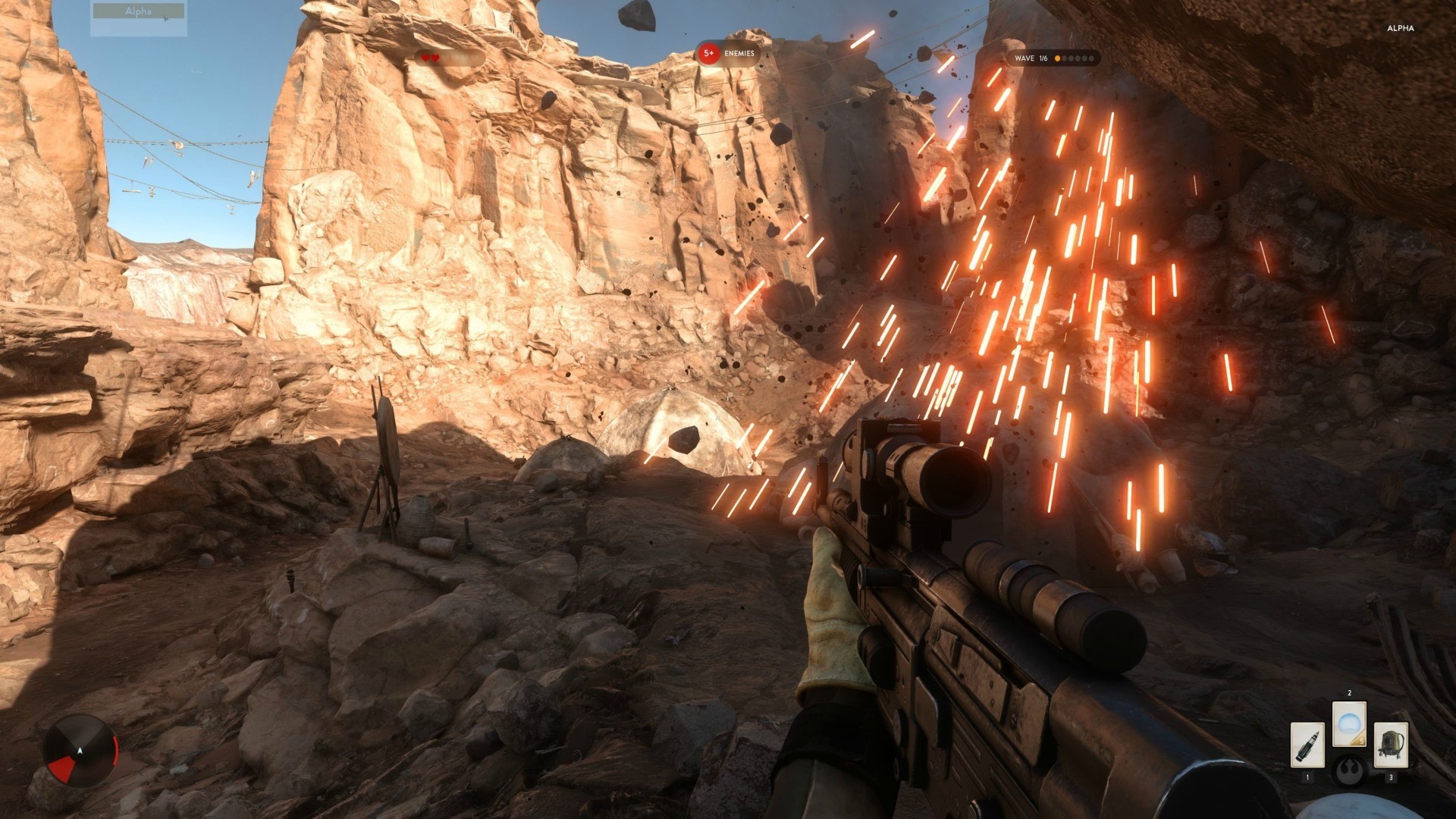Toggle the first filled wave progress dot
Viewport: 1456px width, 819px height.
pos(1058,58)
